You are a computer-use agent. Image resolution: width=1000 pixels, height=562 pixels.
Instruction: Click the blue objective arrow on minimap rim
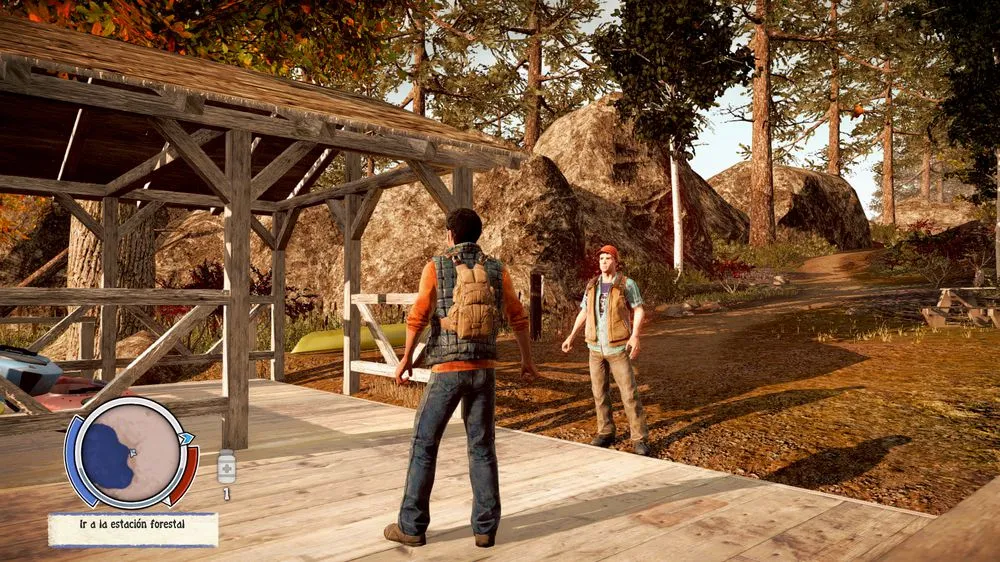tap(186, 439)
